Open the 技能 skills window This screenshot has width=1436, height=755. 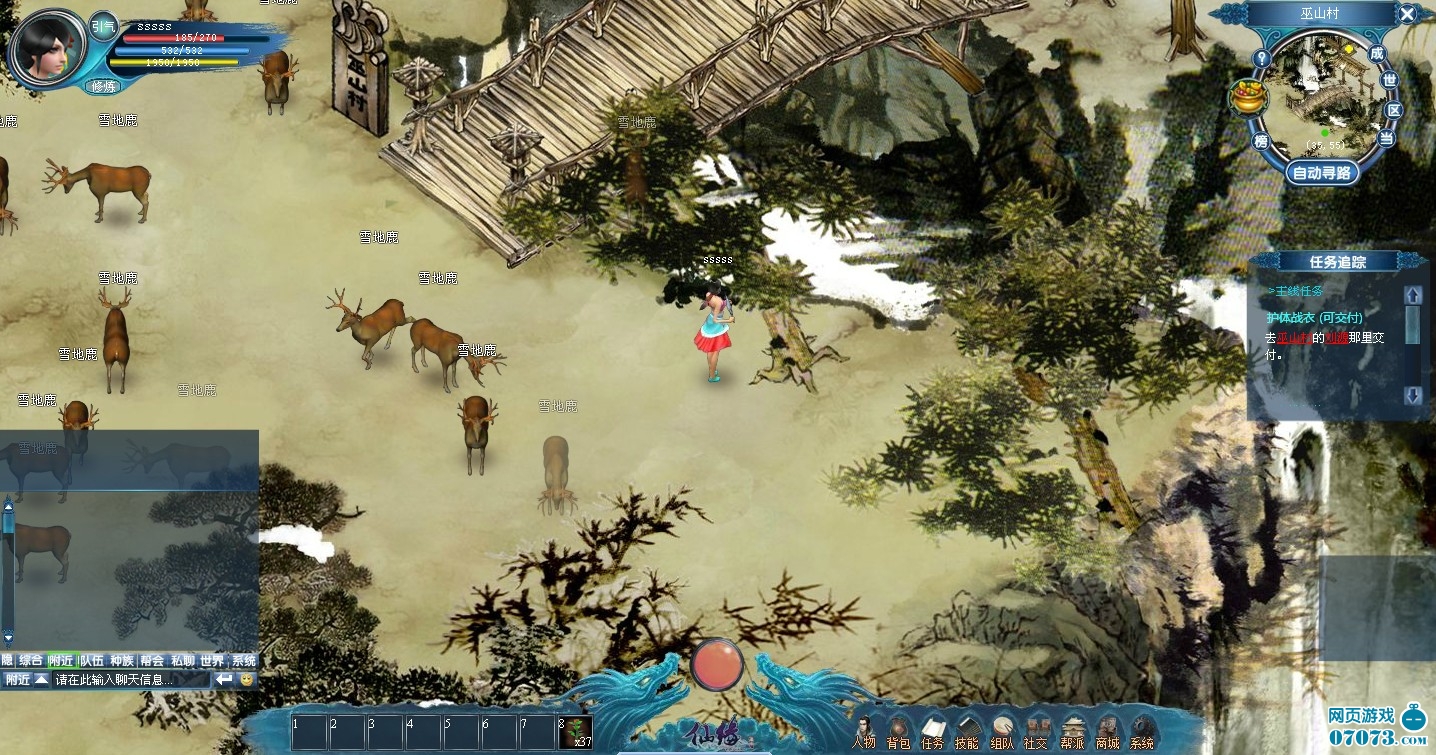(966, 731)
